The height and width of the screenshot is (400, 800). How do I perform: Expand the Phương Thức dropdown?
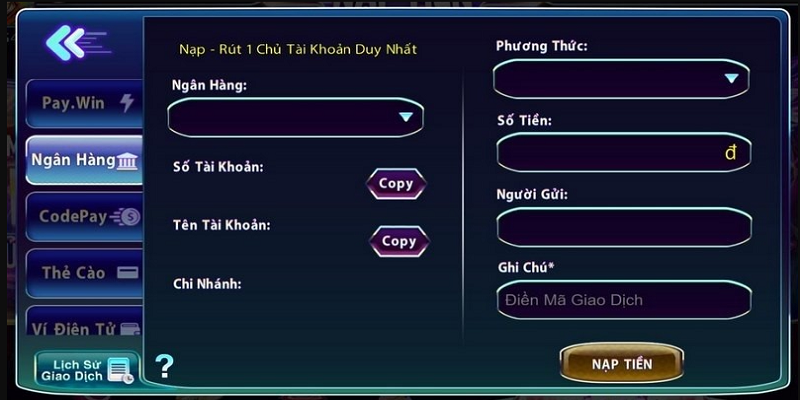coord(621,78)
